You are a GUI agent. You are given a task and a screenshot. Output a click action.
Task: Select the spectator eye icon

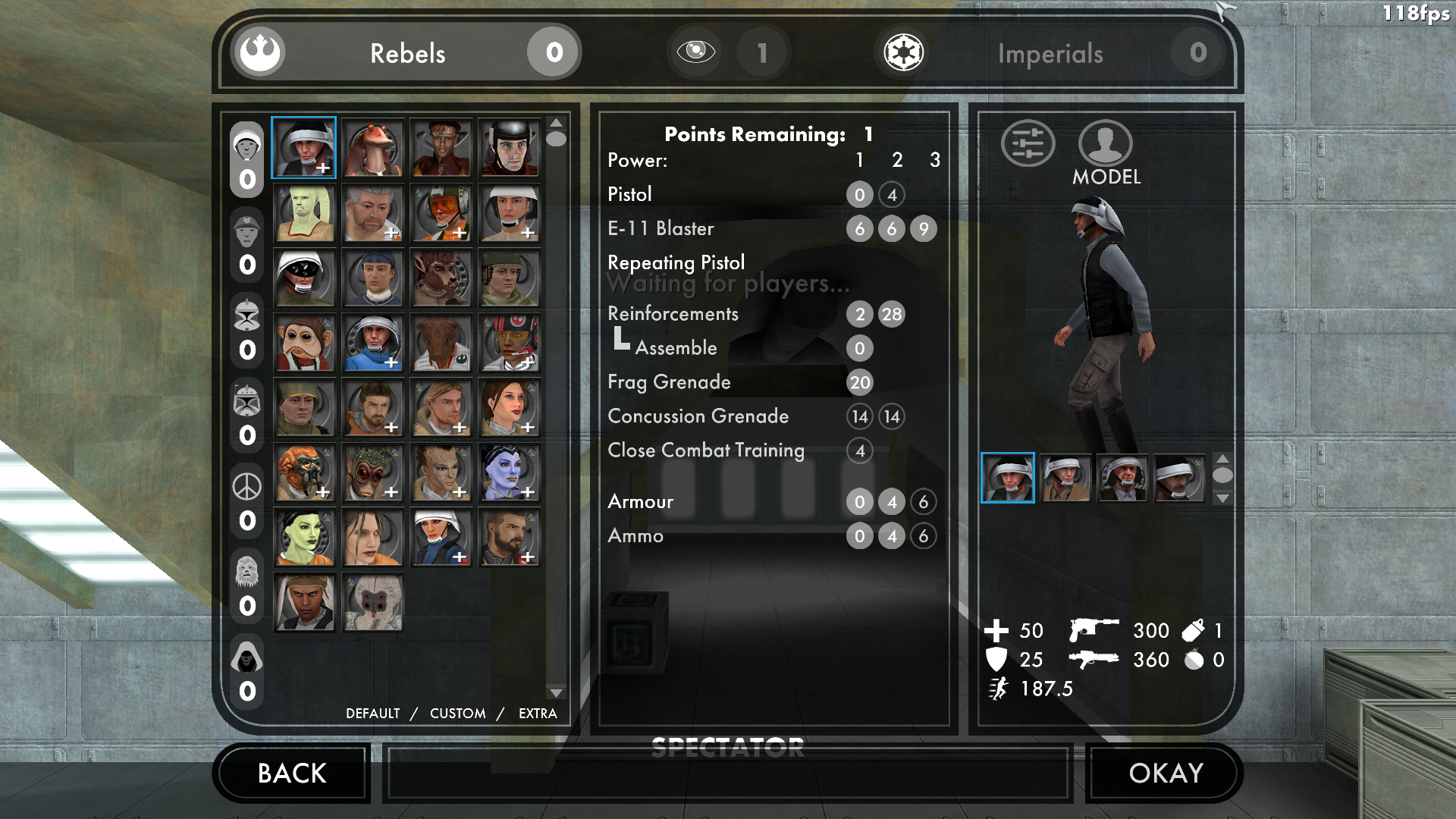coord(695,52)
